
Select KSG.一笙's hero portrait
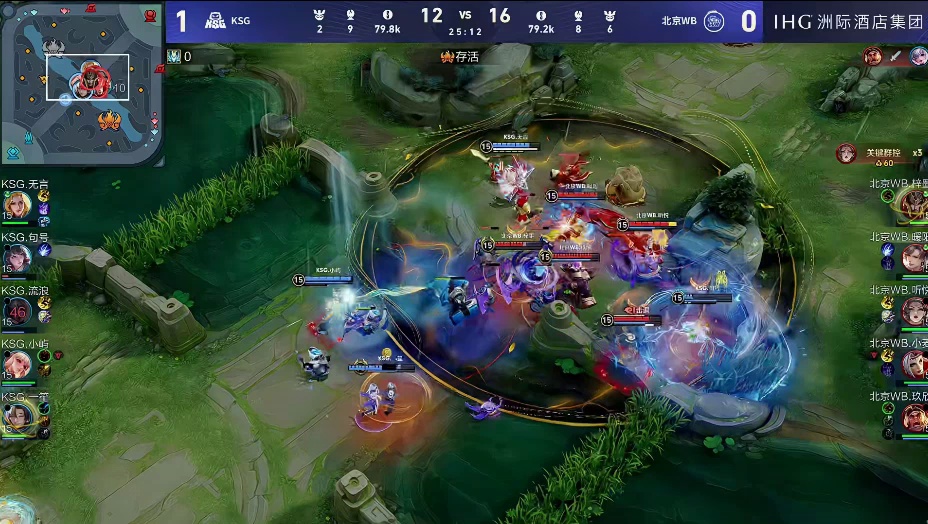click(18, 417)
